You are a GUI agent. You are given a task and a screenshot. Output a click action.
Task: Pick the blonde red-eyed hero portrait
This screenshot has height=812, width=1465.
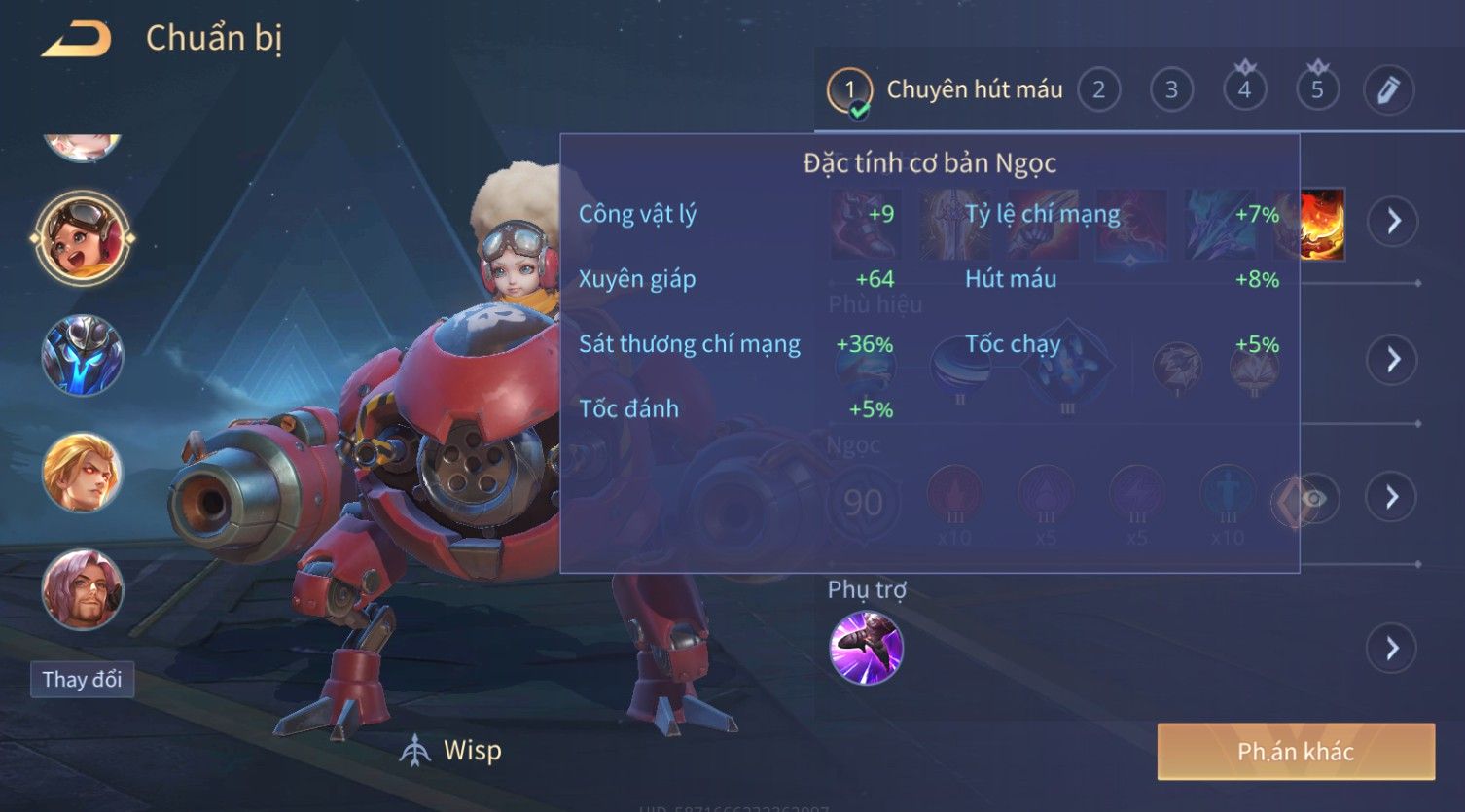click(83, 473)
